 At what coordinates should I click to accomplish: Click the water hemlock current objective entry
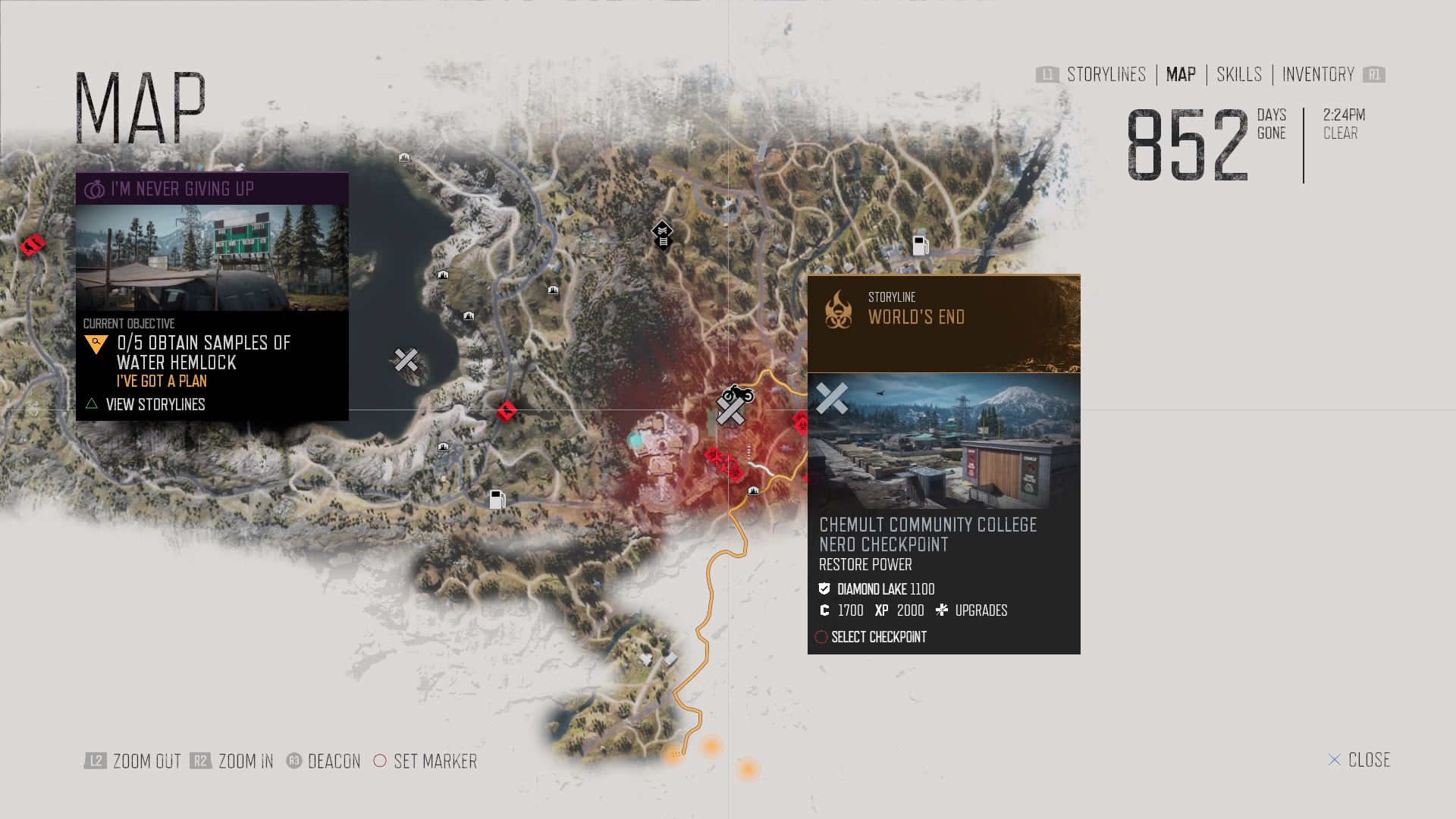[203, 353]
